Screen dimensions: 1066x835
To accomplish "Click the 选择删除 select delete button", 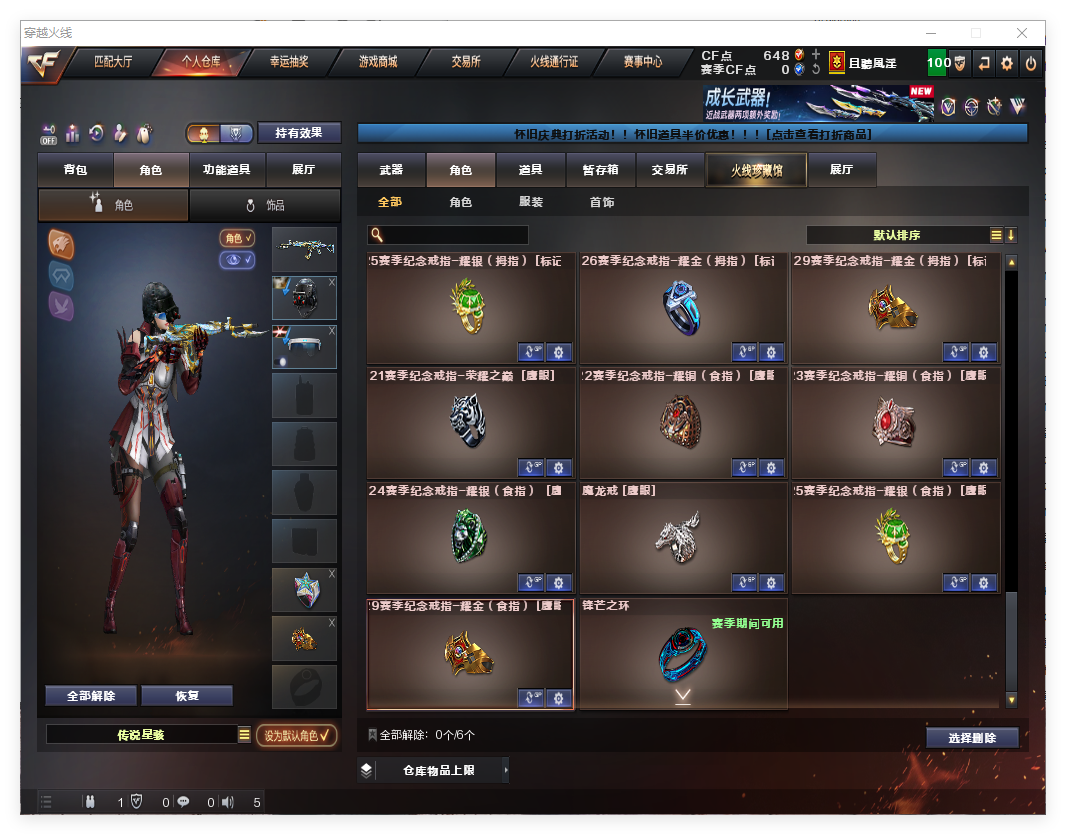I will coord(972,738).
